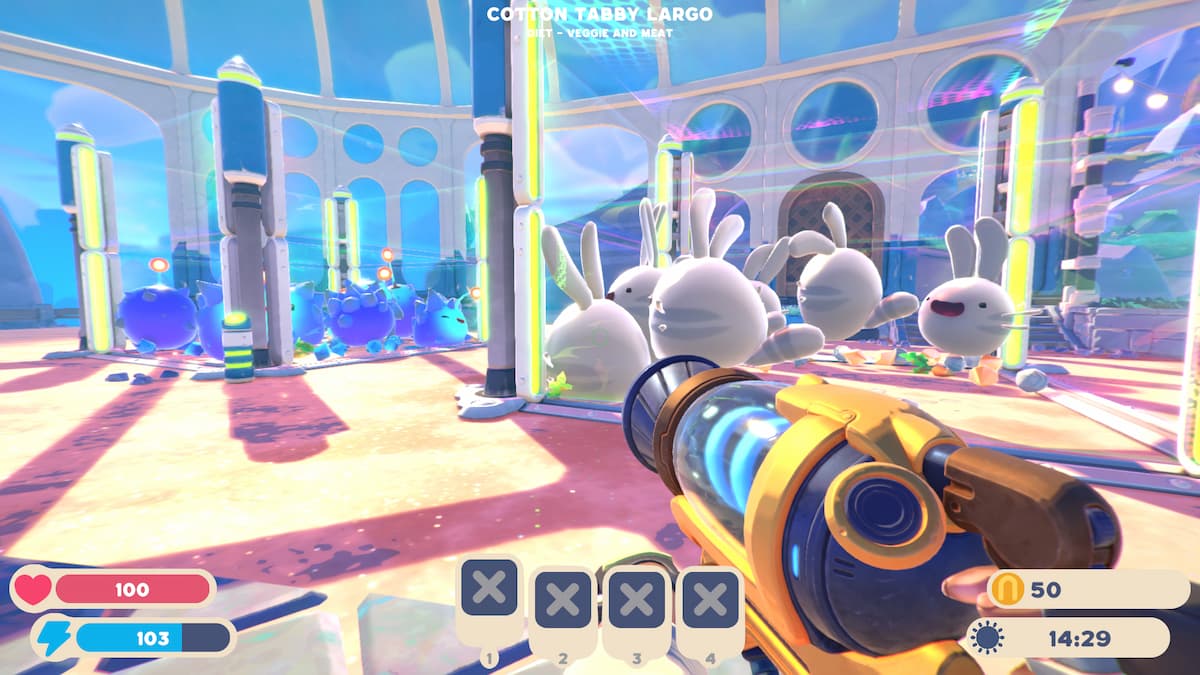Screen dimensions: 1200x675
Task: Switch to vacpack slot number 3
Action: coord(637,601)
